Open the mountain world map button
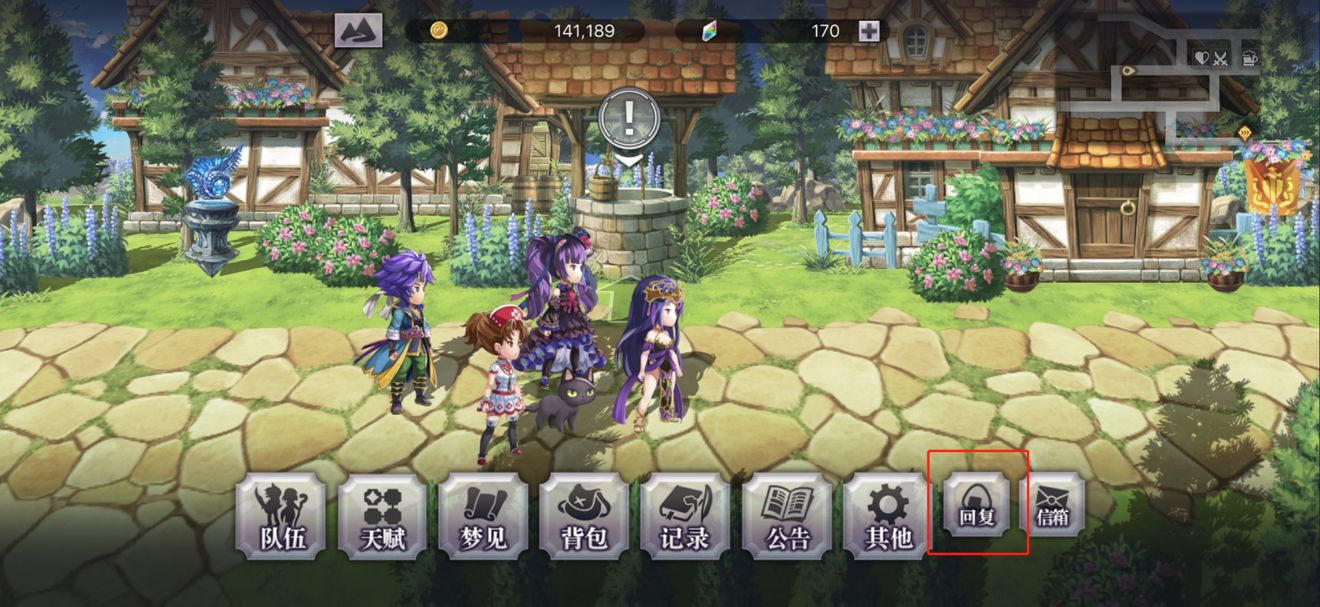 click(358, 31)
